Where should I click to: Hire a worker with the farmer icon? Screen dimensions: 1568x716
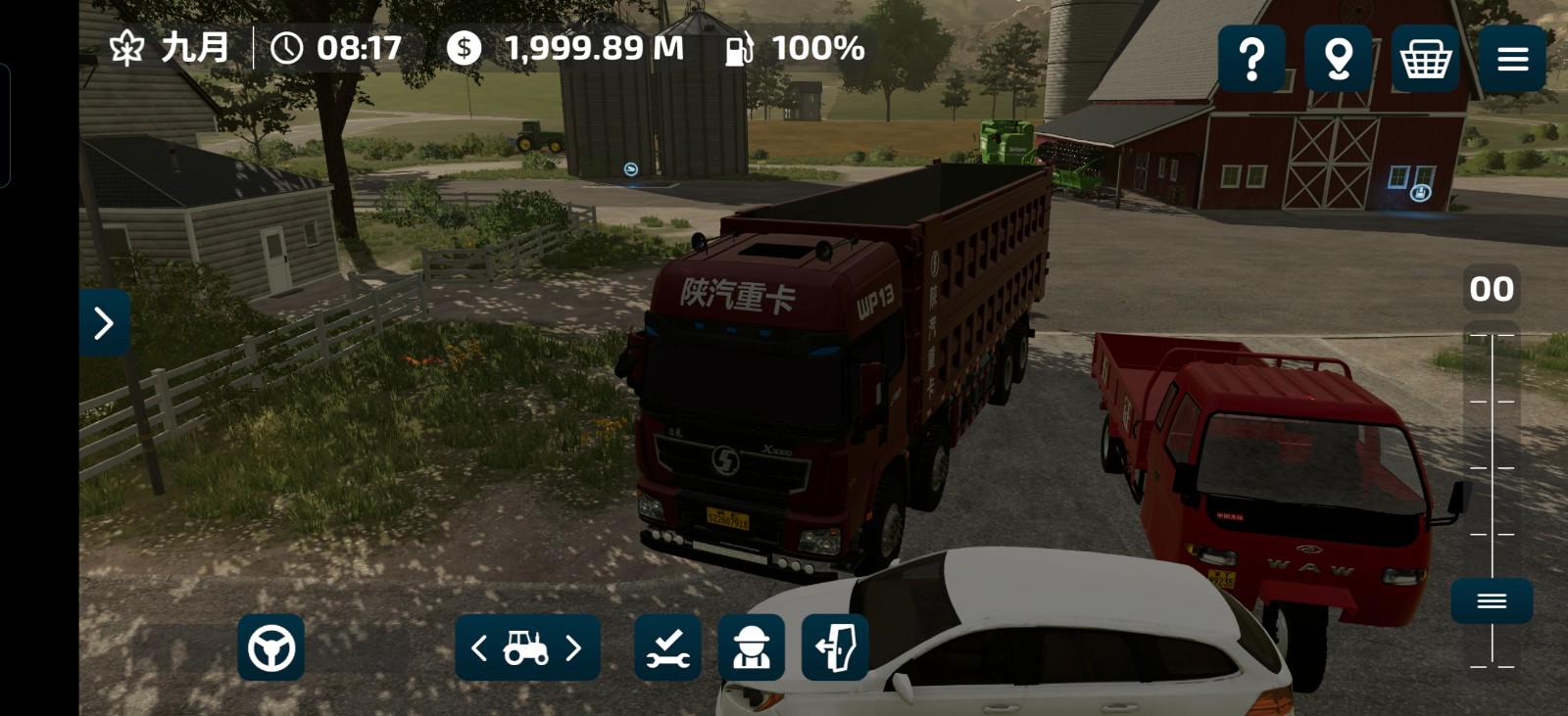pos(752,647)
